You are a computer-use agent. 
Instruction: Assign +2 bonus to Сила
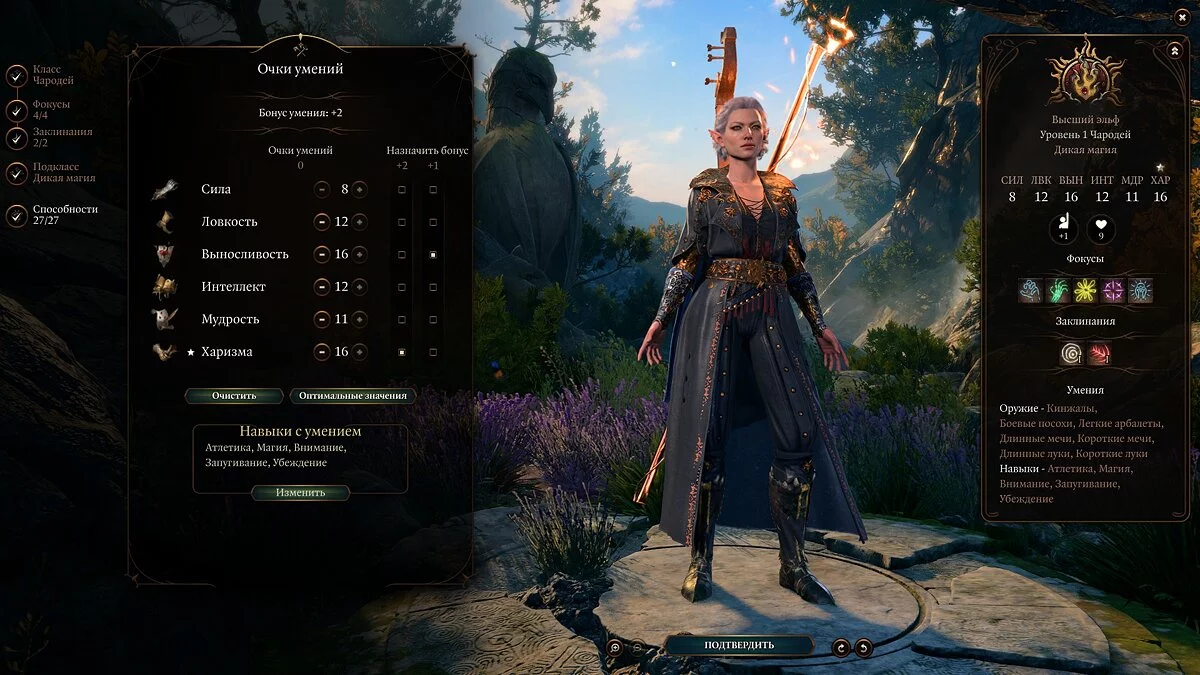[x=402, y=189]
